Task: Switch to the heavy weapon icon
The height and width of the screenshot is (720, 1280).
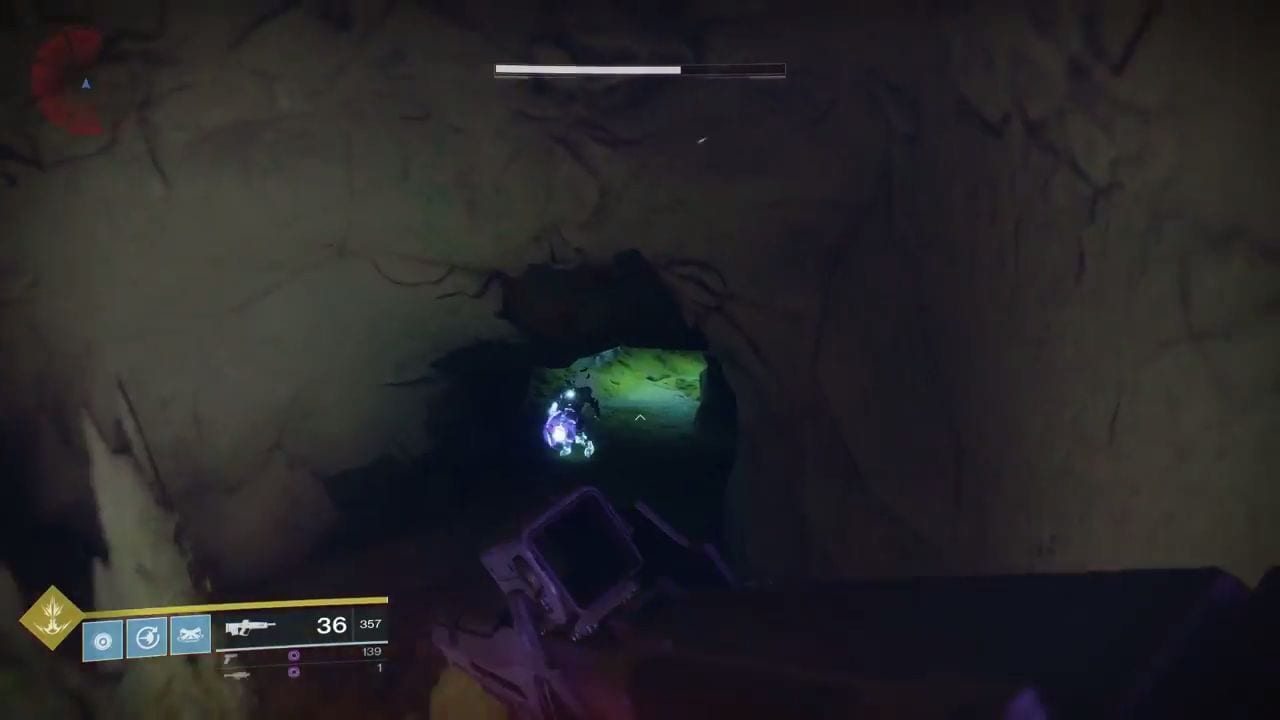Action: click(x=236, y=675)
